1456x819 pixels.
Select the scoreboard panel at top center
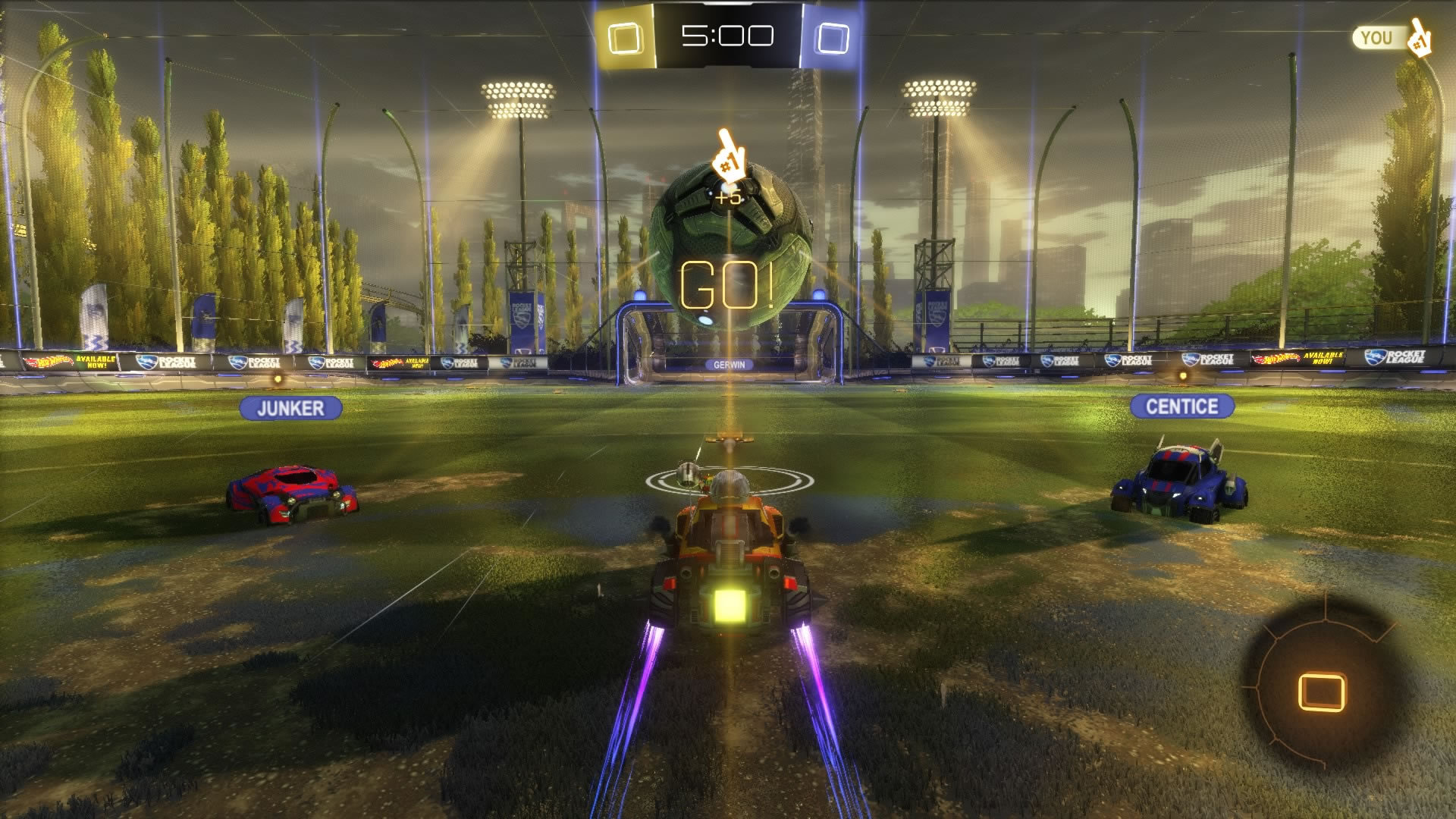729,33
